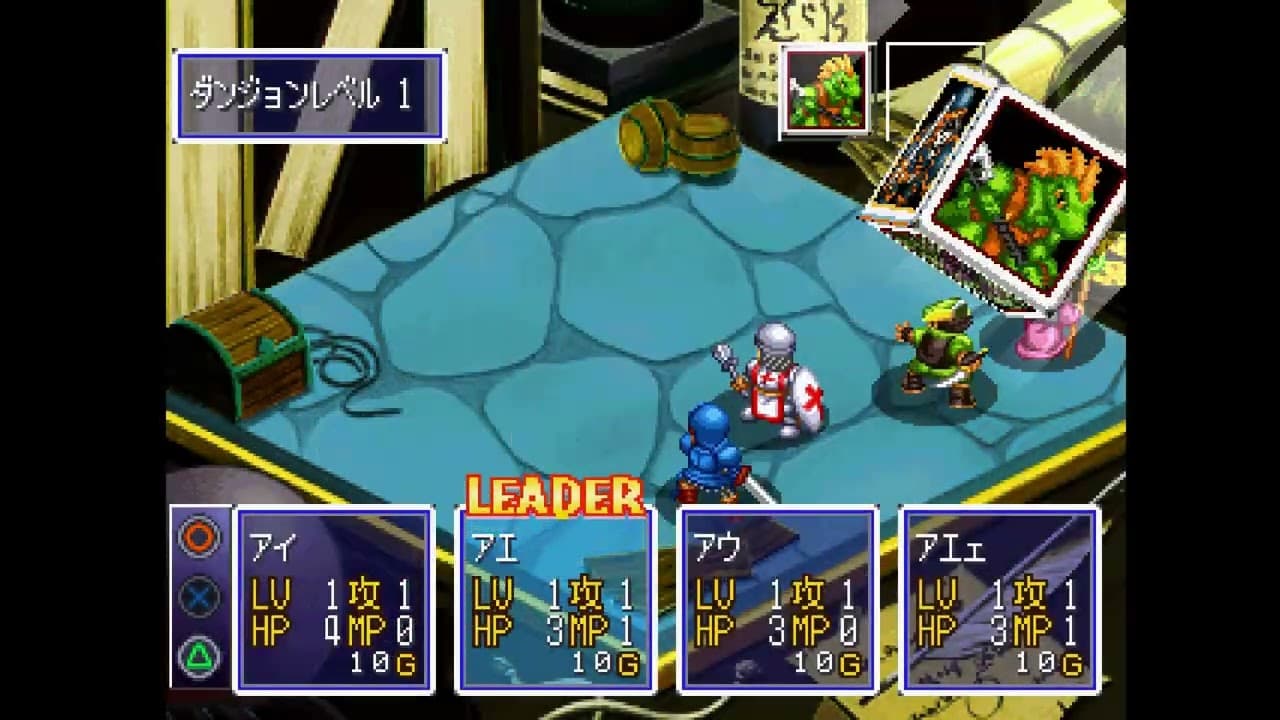The height and width of the screenshot is (720, 1280).
Task: Click the LEADER label above the knight
Action: point(553,492)
